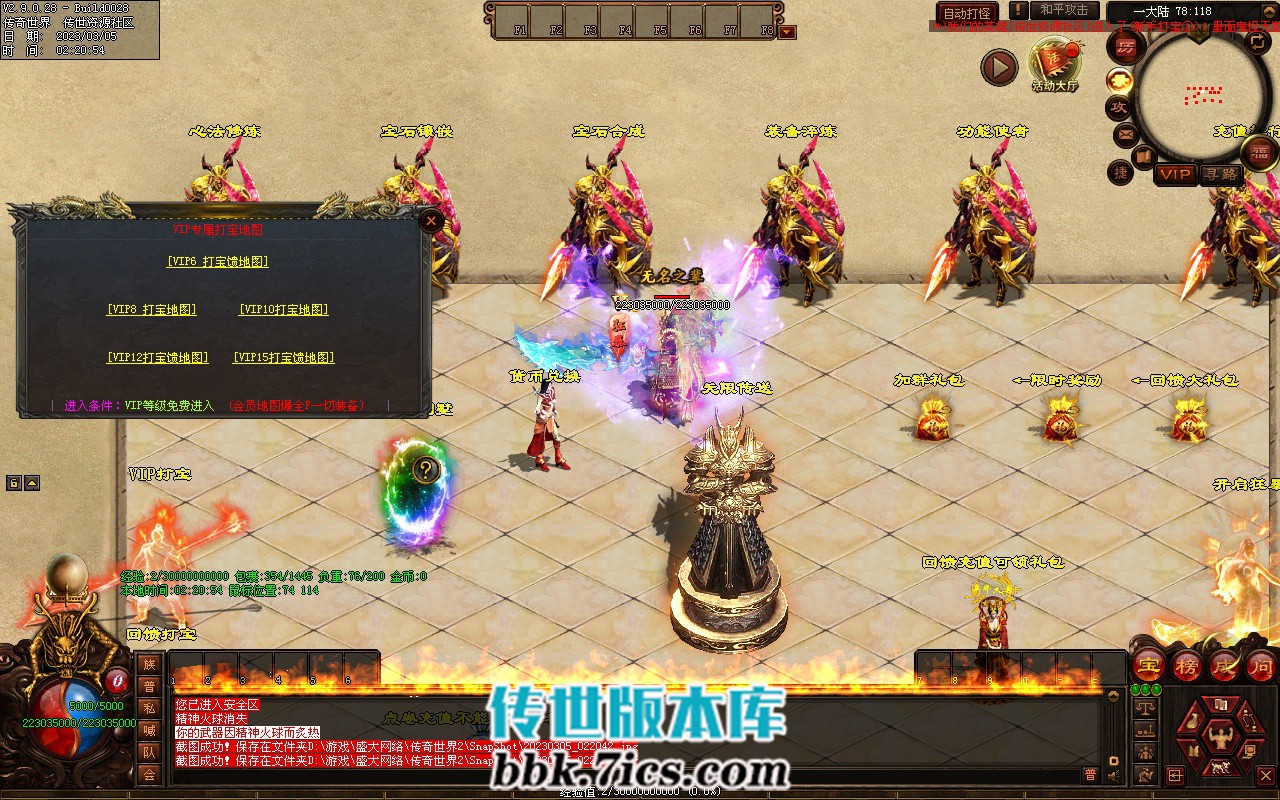Activate the 寻路 pathfinding button
Screen dimensions: 1280x800
[1221, 175]
